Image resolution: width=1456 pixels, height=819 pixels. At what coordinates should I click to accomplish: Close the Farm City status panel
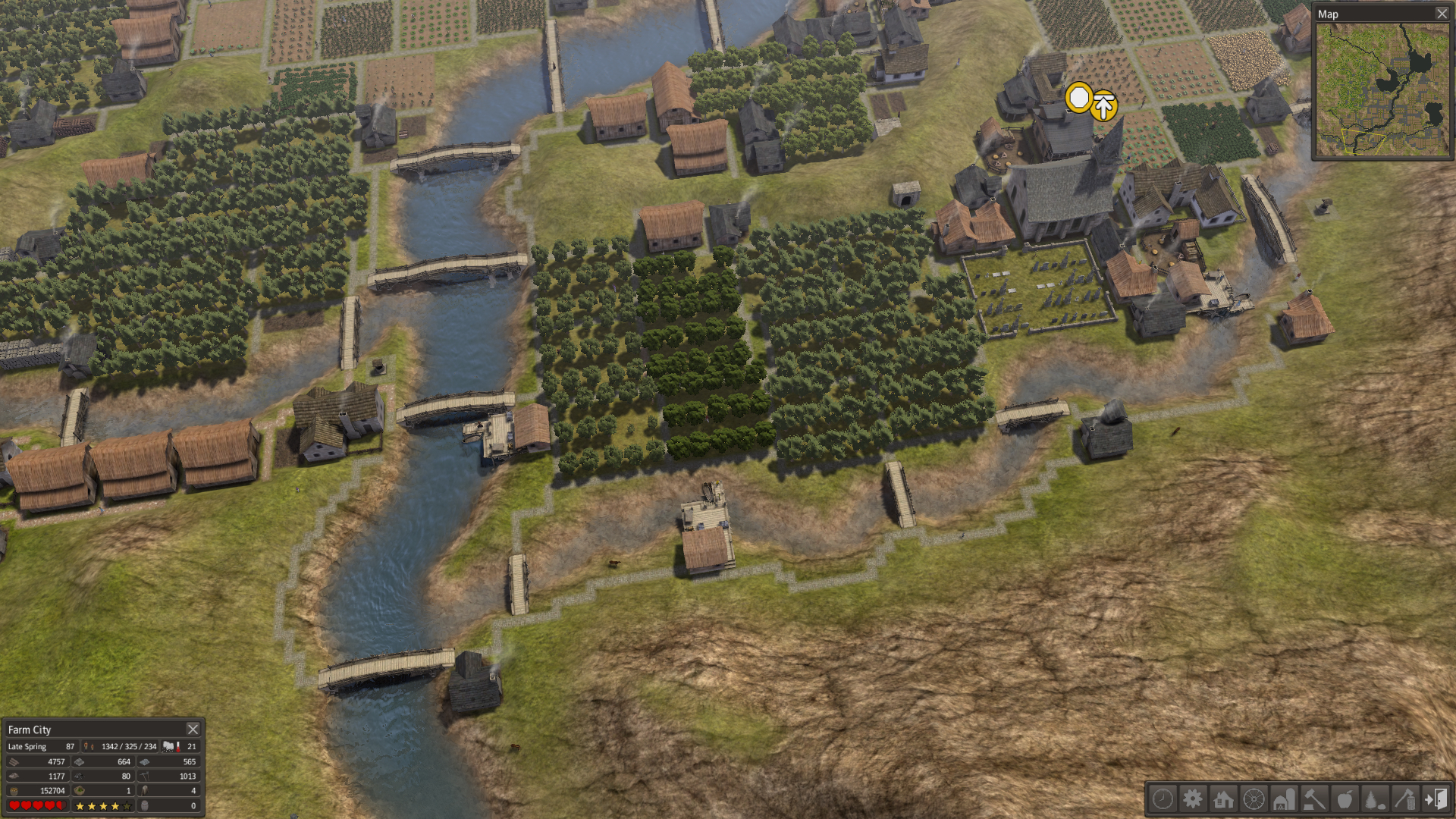[x=193, y=729]
